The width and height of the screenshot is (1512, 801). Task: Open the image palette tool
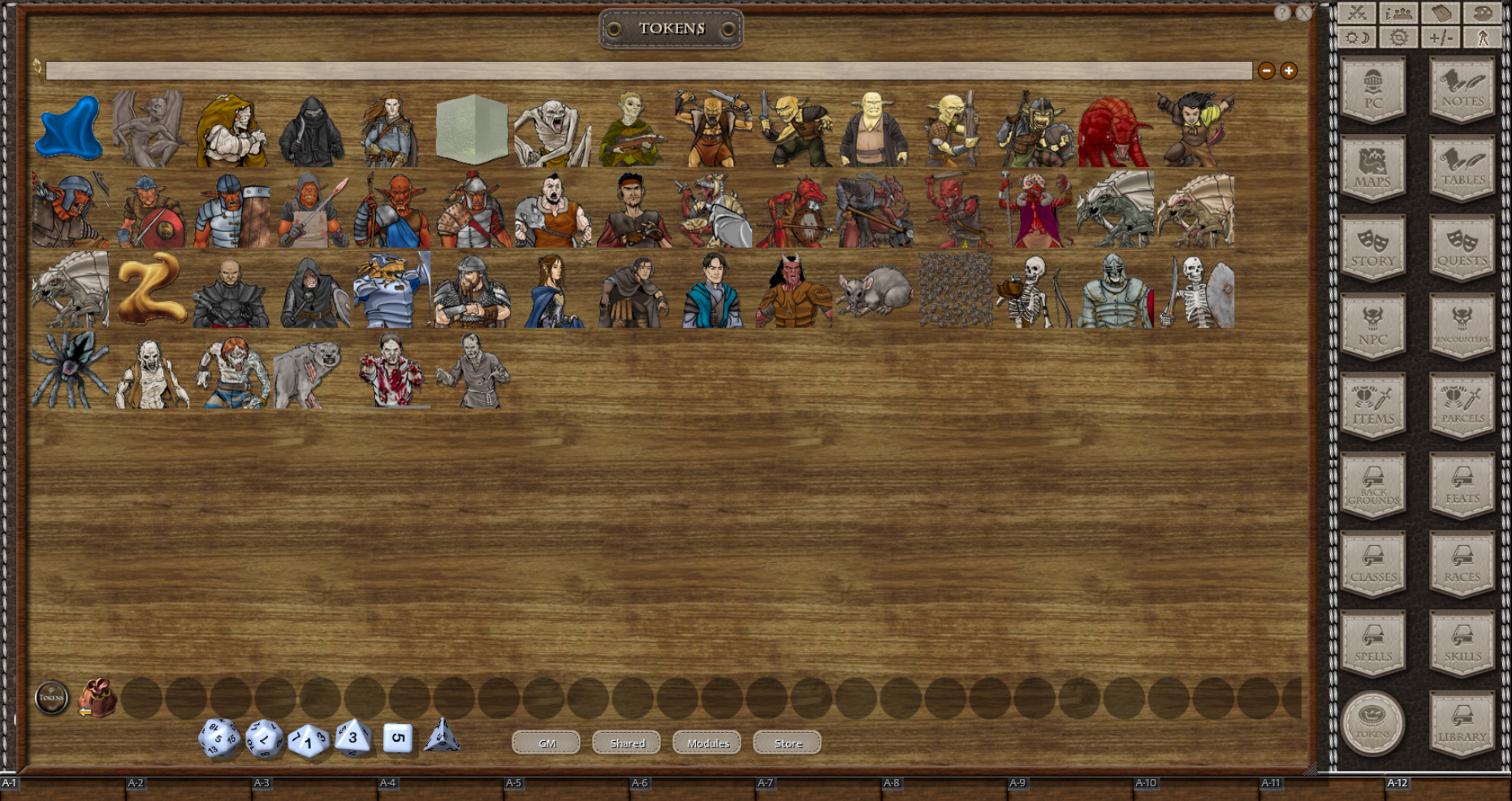(1482, 14)
